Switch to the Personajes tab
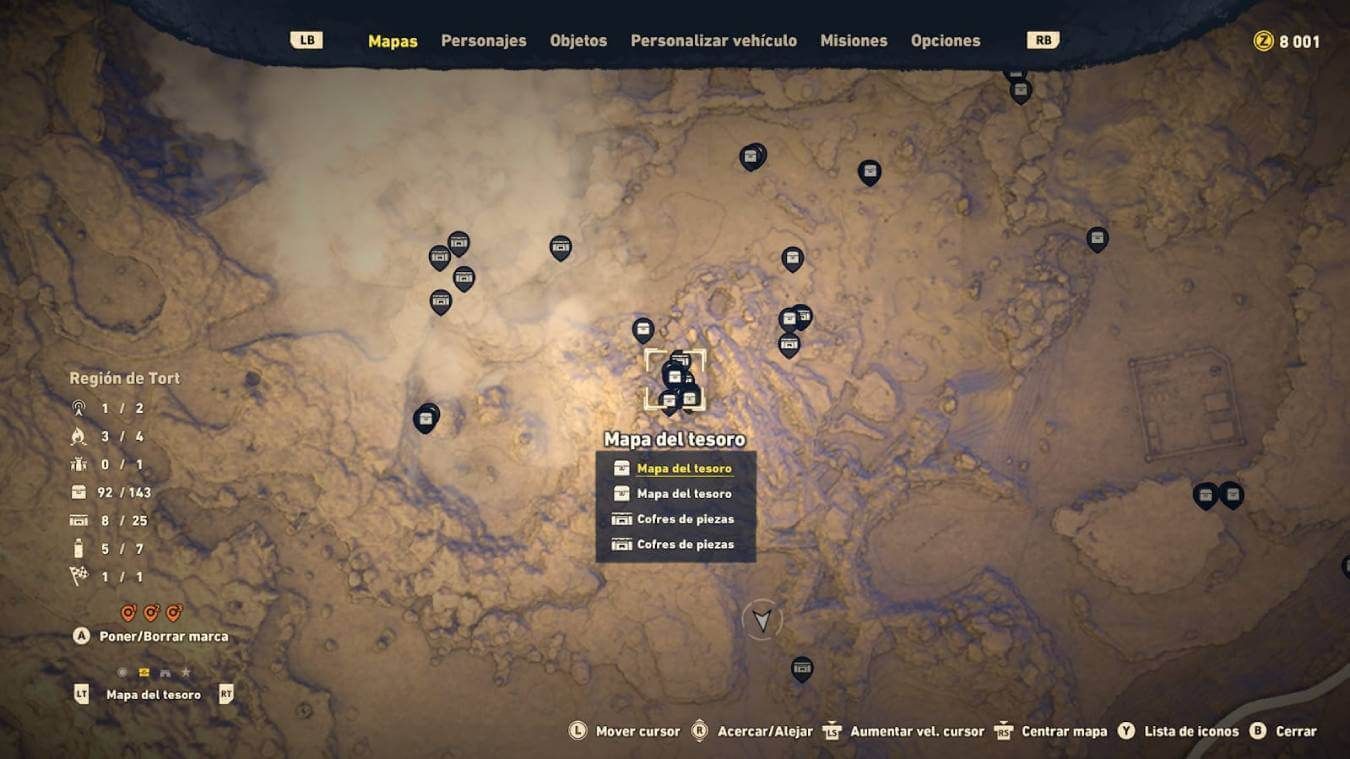Viewport: 1350px width, 759px height. click(x=483, y=40)
